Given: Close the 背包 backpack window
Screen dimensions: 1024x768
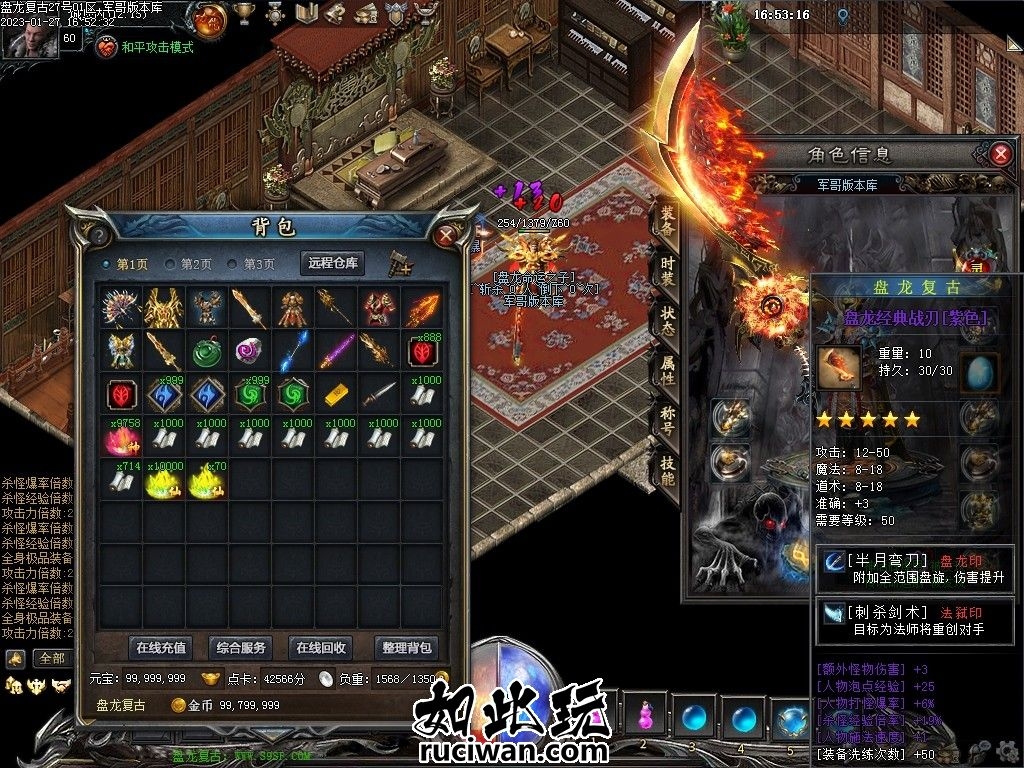Looking at the screenshot, I should pyautogui.click(x=446, y=235).
